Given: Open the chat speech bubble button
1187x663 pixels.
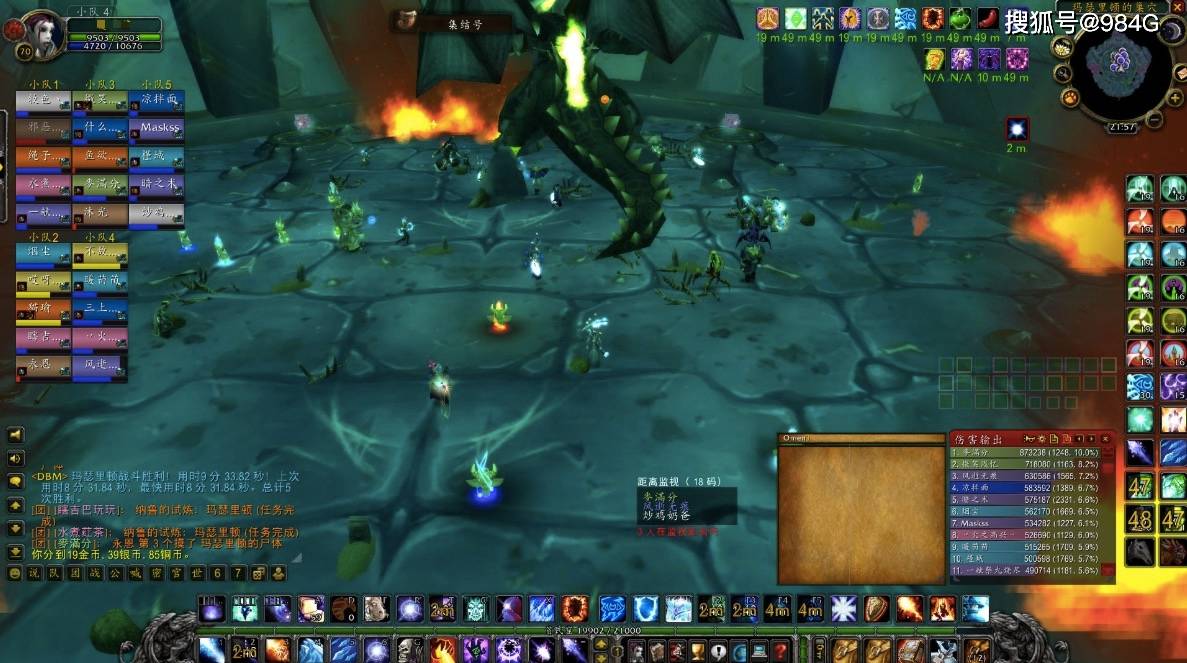Looking at the screenshot, I should tap(15, 481).
